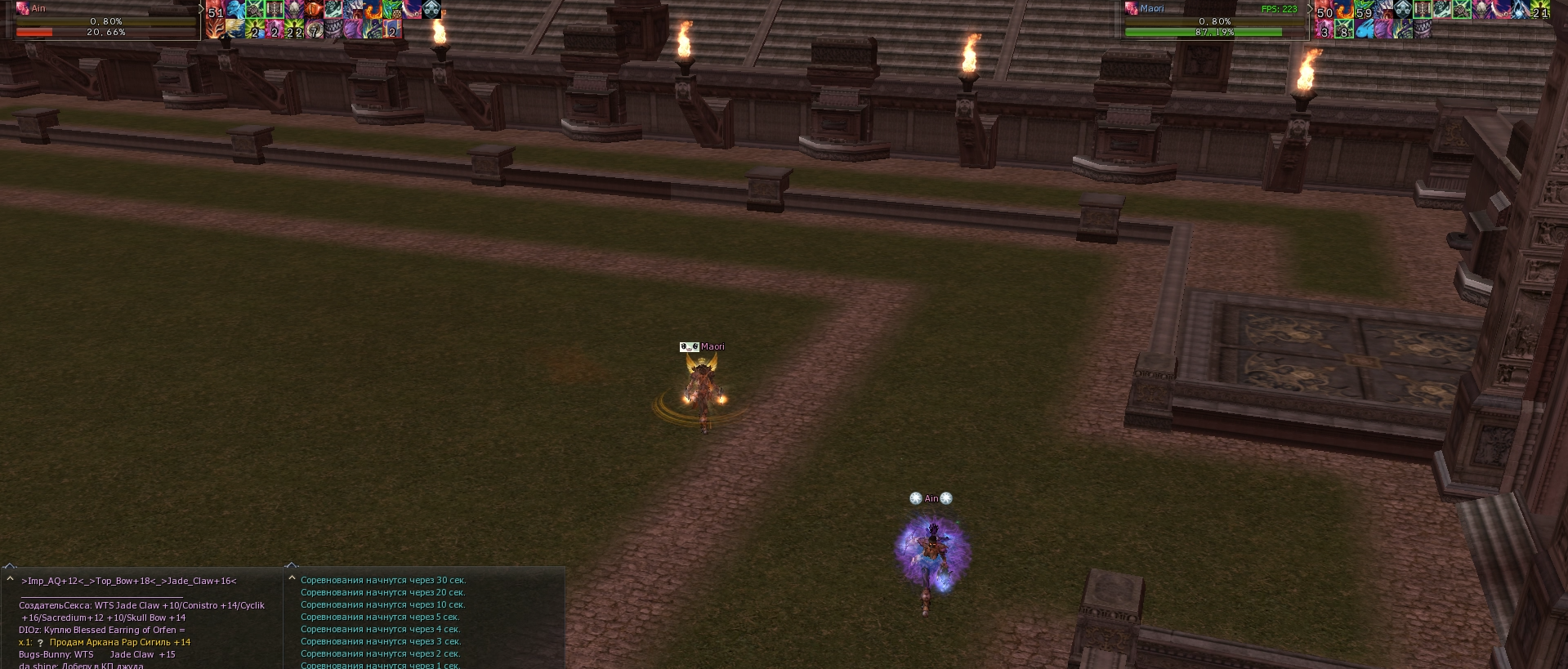Expand the system message window via its diamond handle
1568x669 pixels.
pos(292,564)
